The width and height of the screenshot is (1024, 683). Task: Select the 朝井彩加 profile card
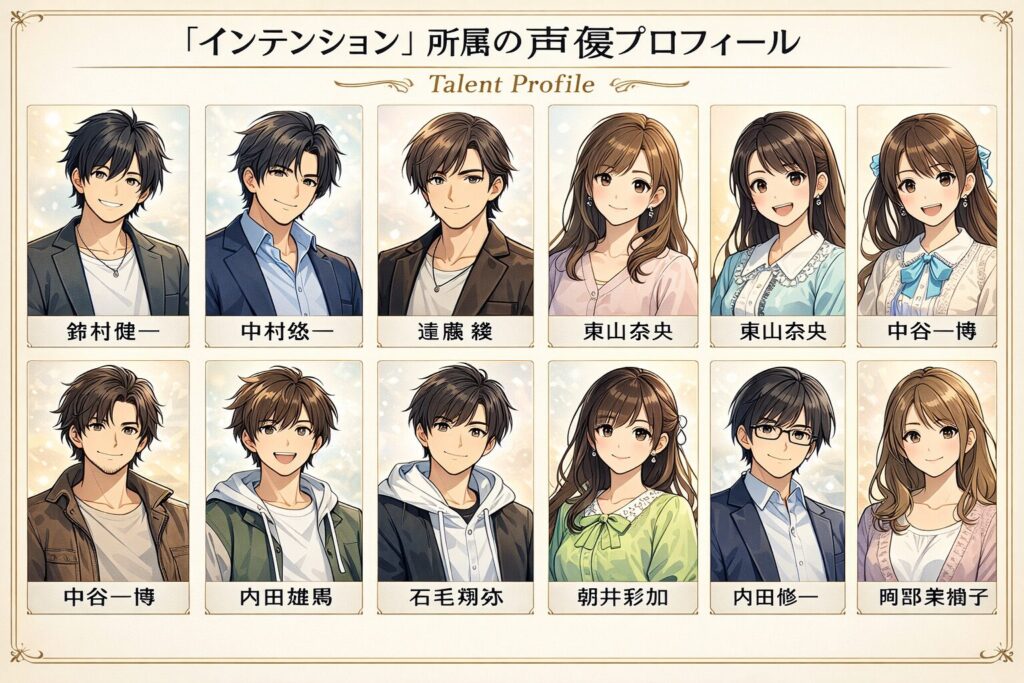[624, 485]
